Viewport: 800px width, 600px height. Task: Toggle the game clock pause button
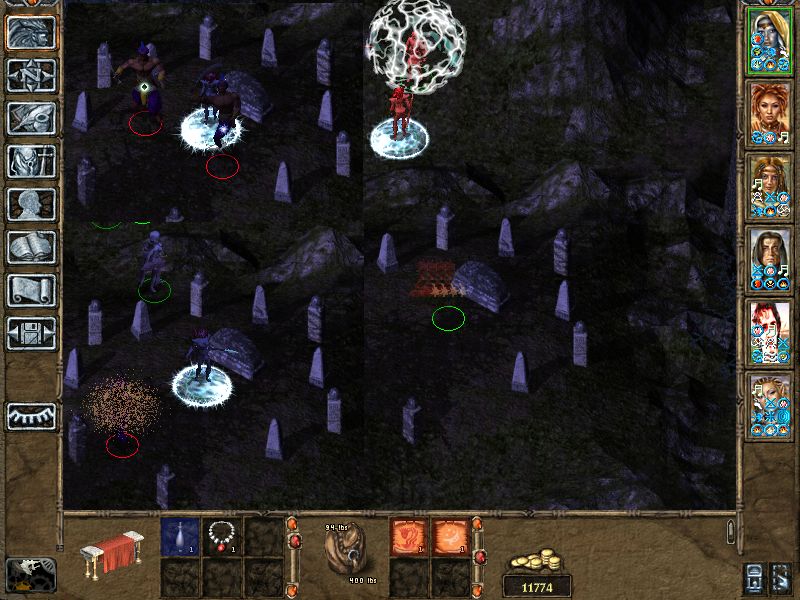click(31, 572)
